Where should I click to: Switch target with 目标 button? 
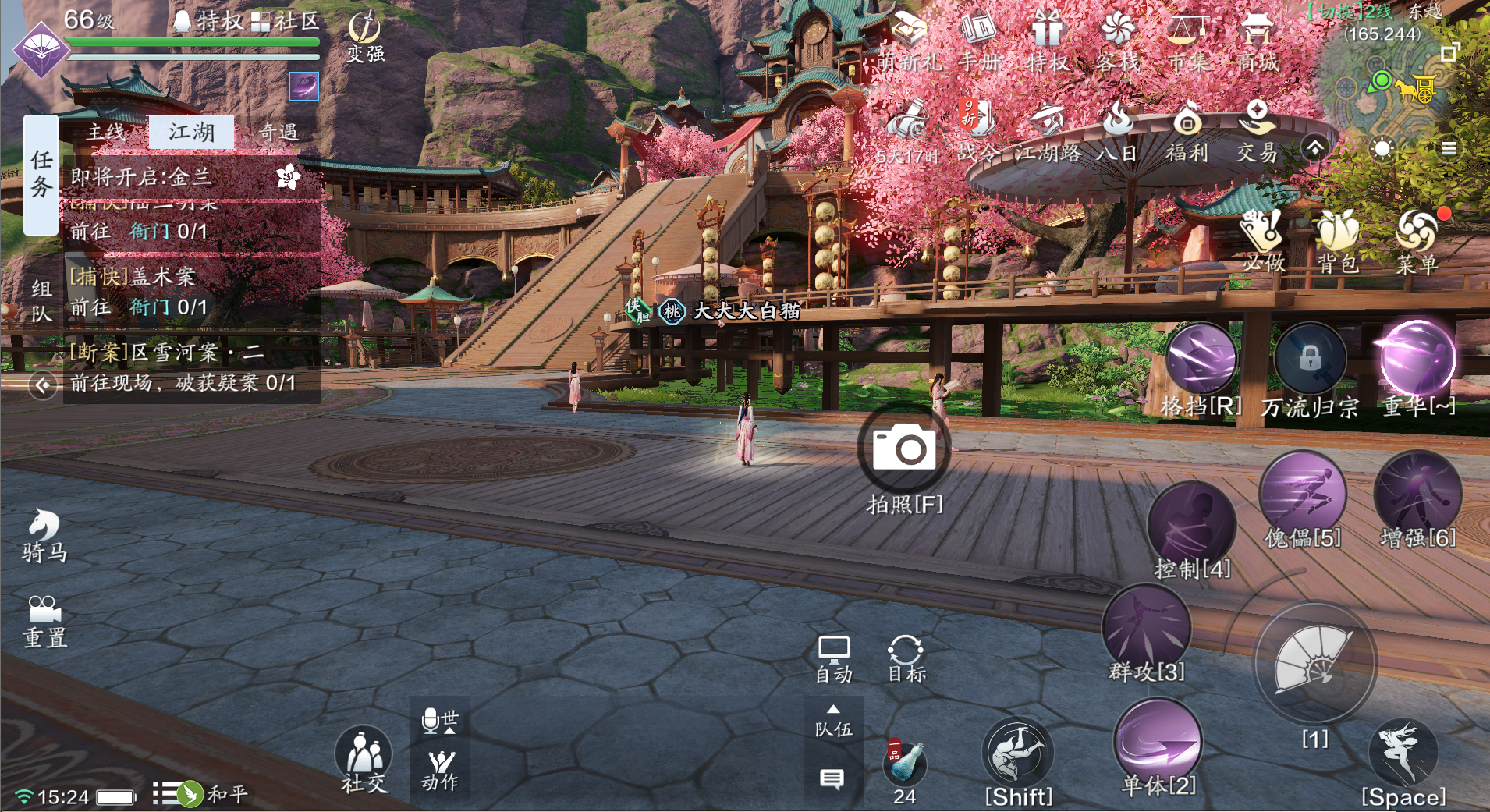point(906,659)
